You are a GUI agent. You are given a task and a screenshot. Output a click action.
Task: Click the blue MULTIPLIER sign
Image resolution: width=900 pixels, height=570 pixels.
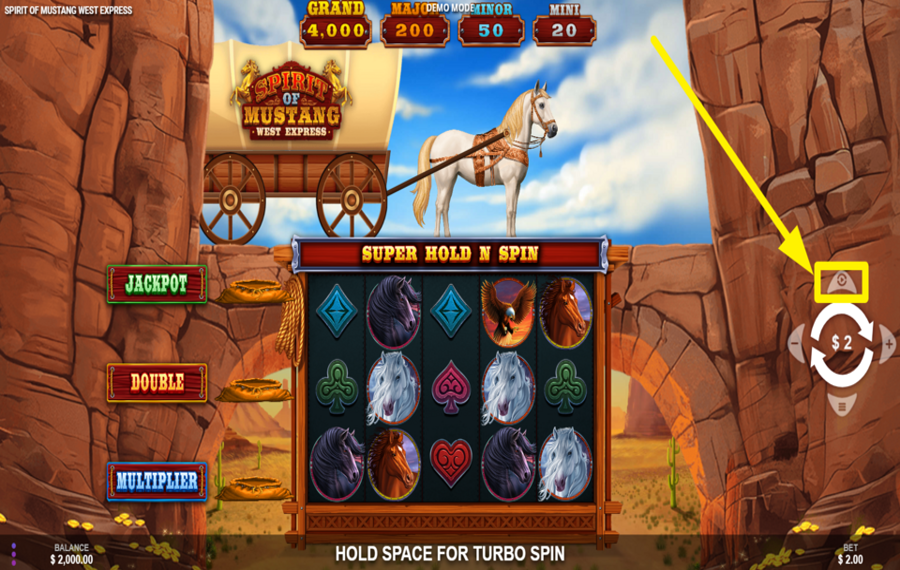click(x=157, y=481)
